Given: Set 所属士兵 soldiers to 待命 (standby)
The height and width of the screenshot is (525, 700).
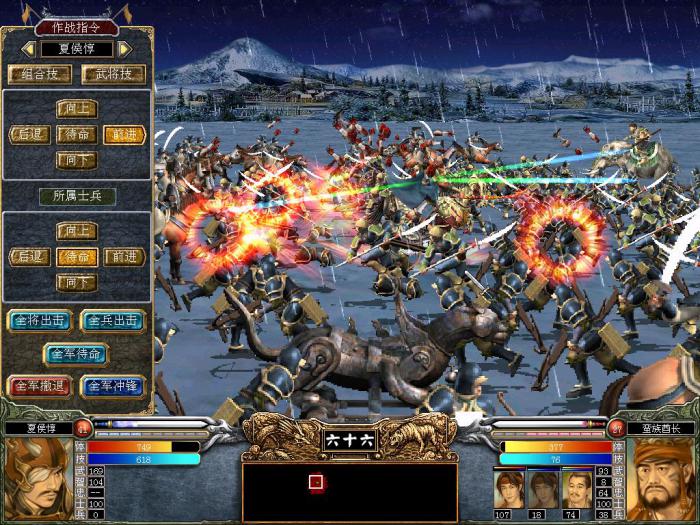Looking at the screenshot, I should pos(76,257).
